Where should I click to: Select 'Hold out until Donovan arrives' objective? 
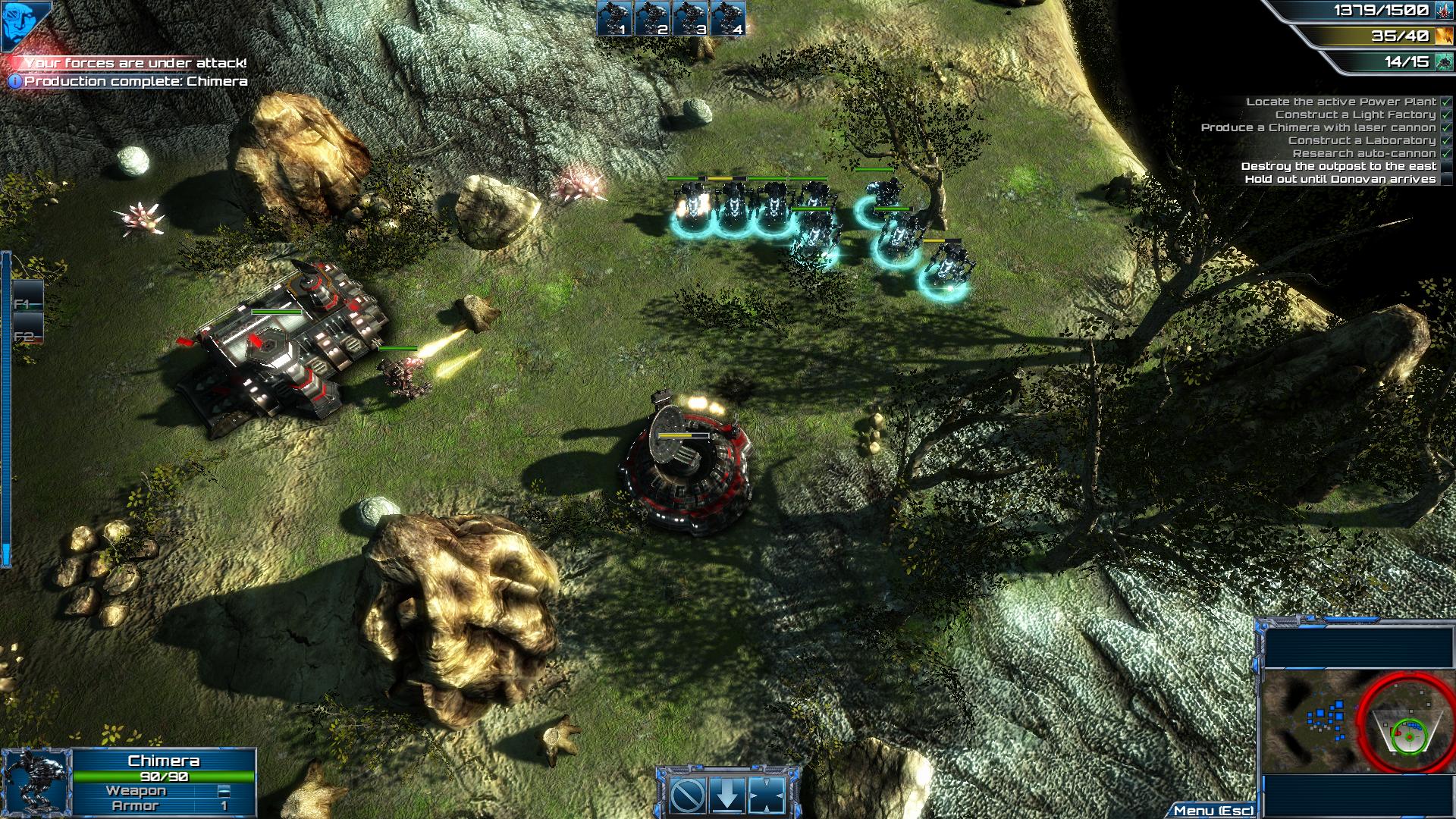(1340, 179)
